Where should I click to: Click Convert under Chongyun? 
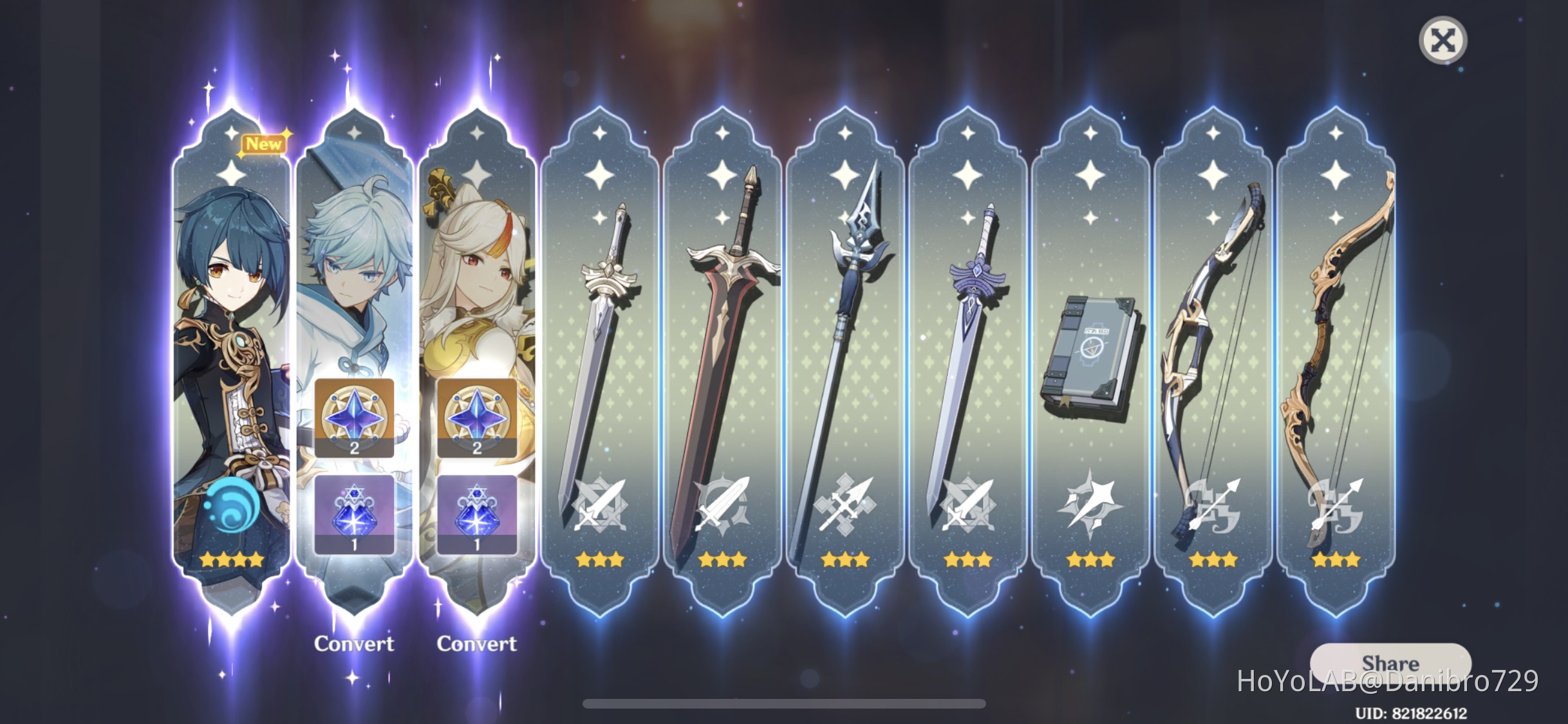355,643
